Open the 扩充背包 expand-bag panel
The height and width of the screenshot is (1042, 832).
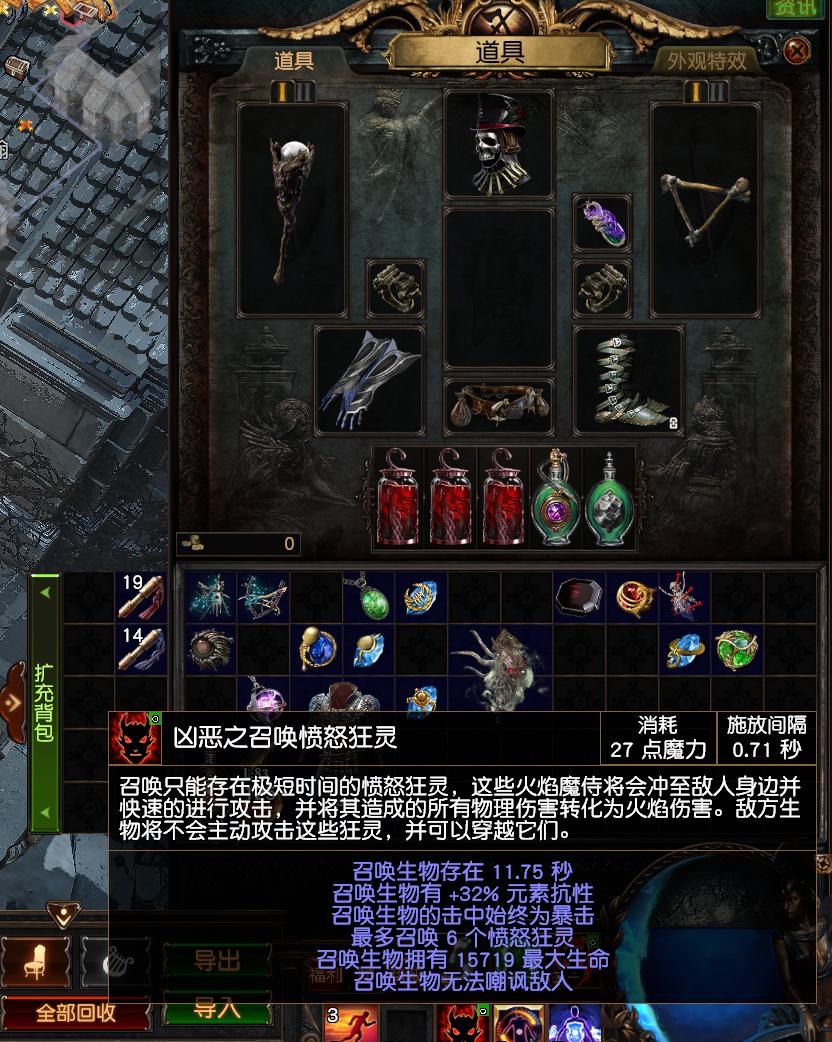pos(44,702)
